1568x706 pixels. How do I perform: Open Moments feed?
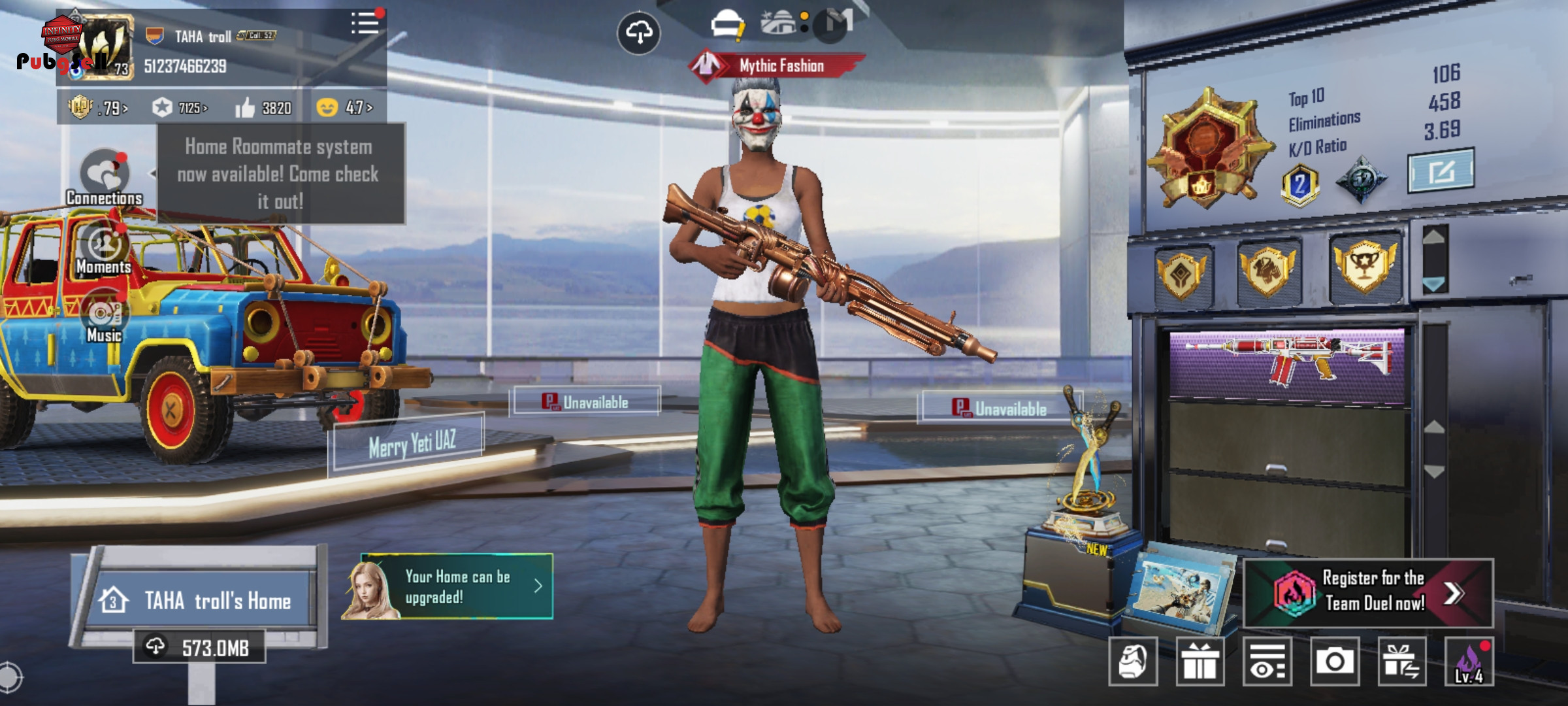coord(104,248)
